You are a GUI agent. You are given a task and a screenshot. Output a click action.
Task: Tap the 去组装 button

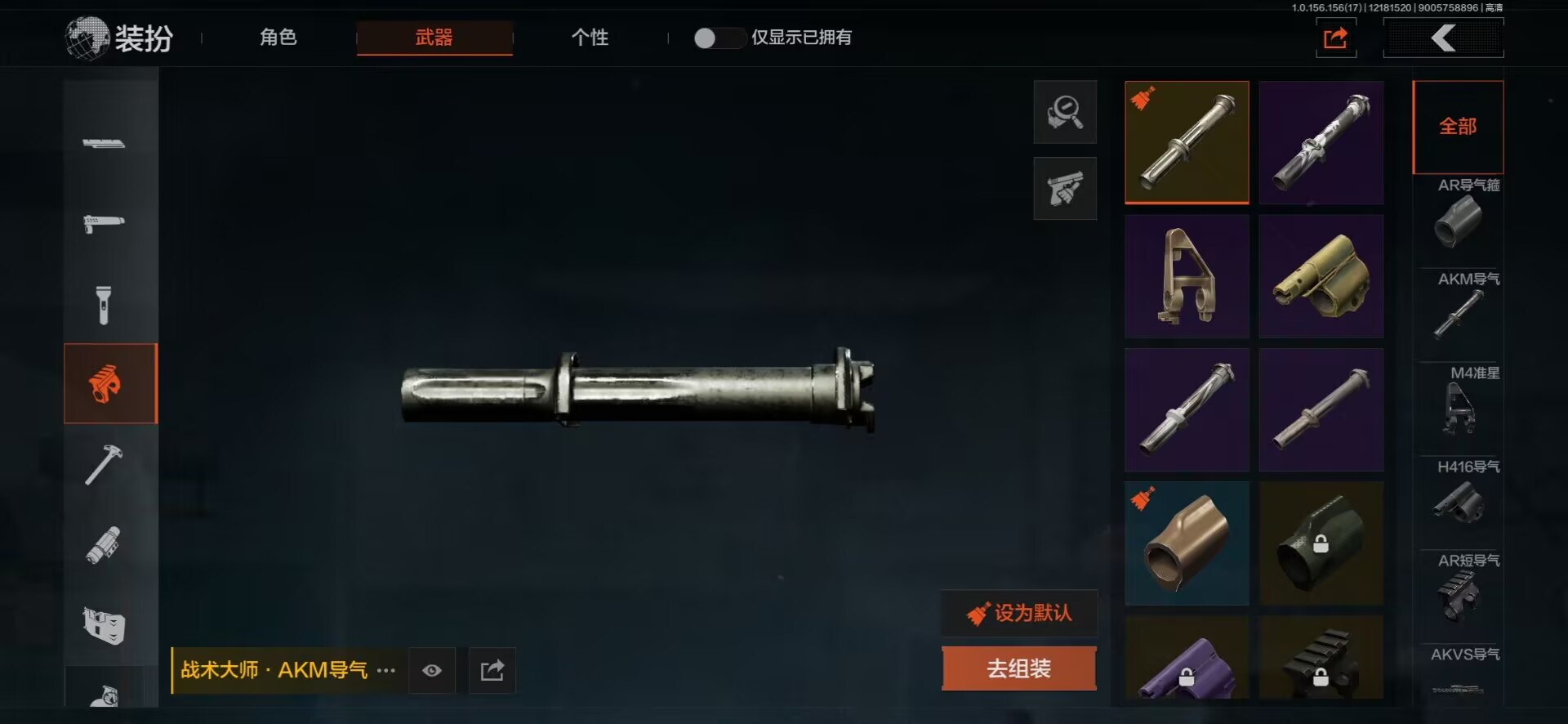click(1018, 668)
